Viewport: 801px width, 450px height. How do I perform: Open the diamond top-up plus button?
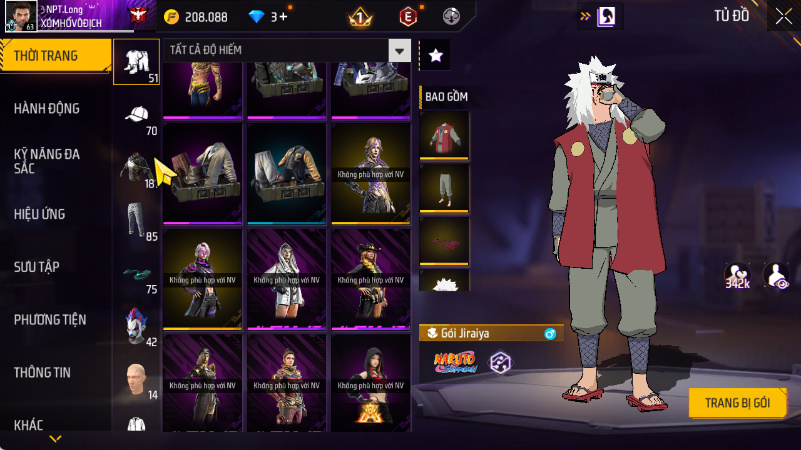click(284, 17)
